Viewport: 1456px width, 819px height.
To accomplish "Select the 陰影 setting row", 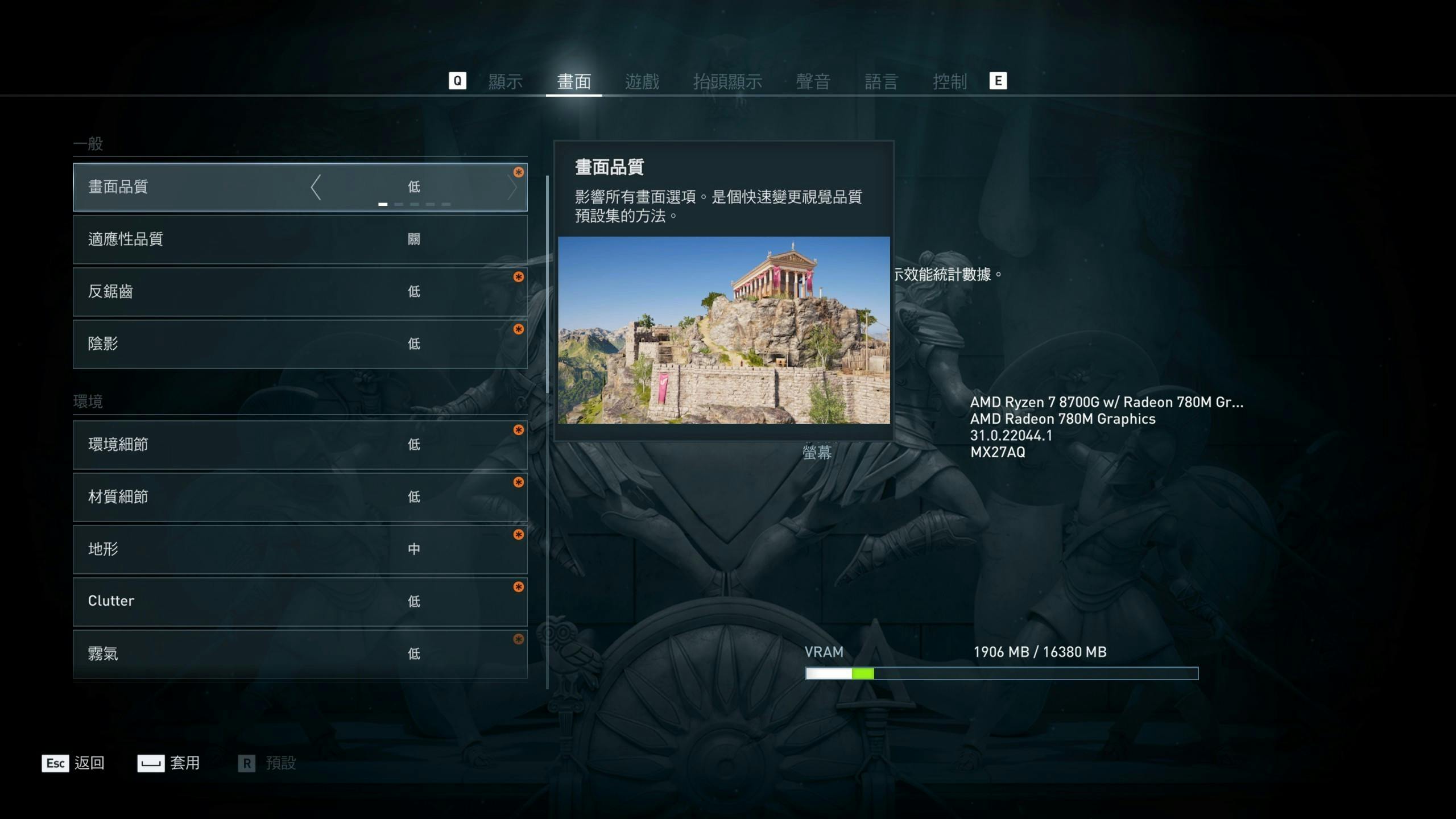I will [x=300, y=344].
